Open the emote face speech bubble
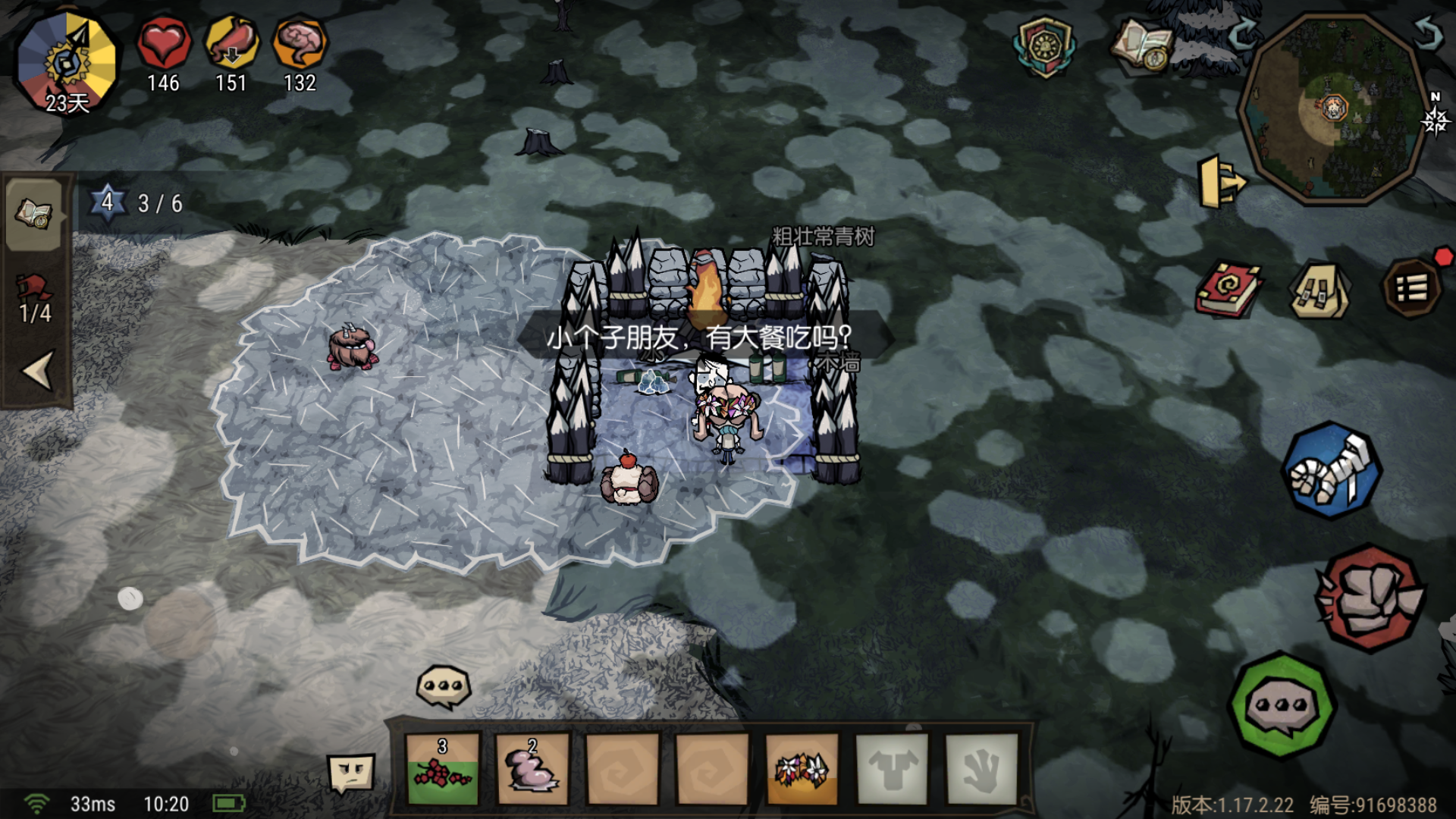The image size is (1456, 819). (351, 773)
